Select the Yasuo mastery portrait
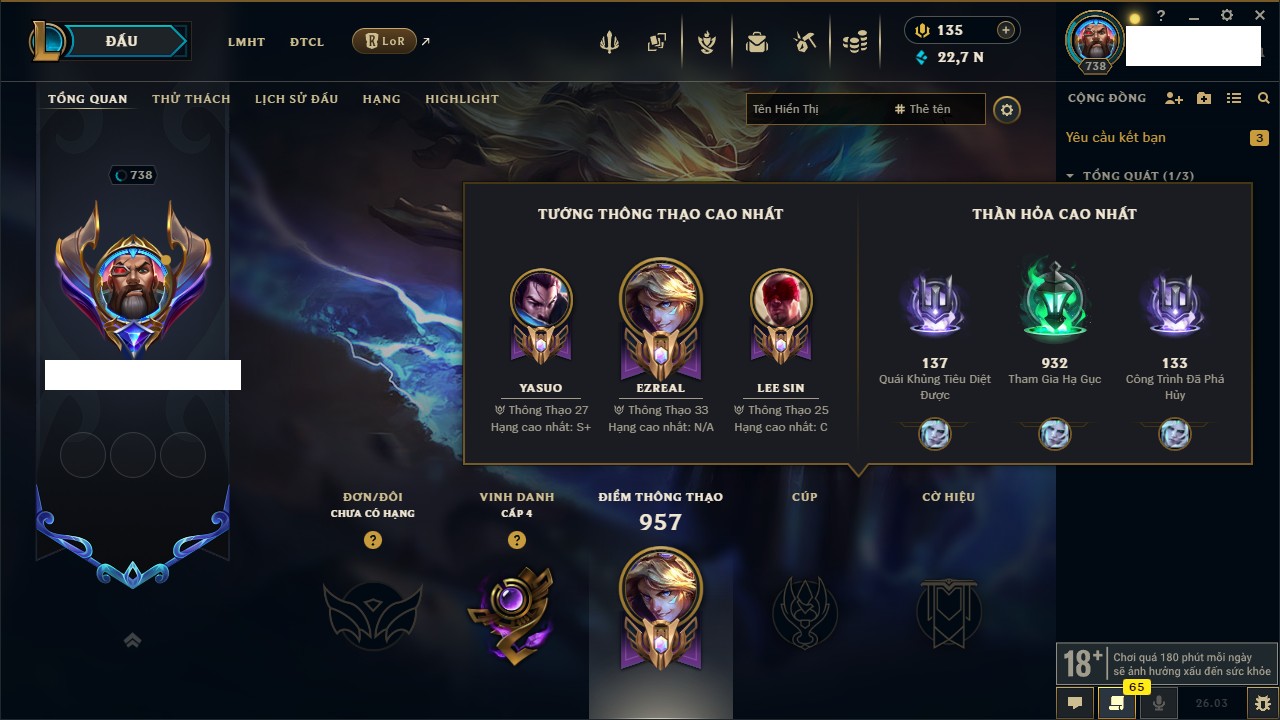 (x=541, y=299)
